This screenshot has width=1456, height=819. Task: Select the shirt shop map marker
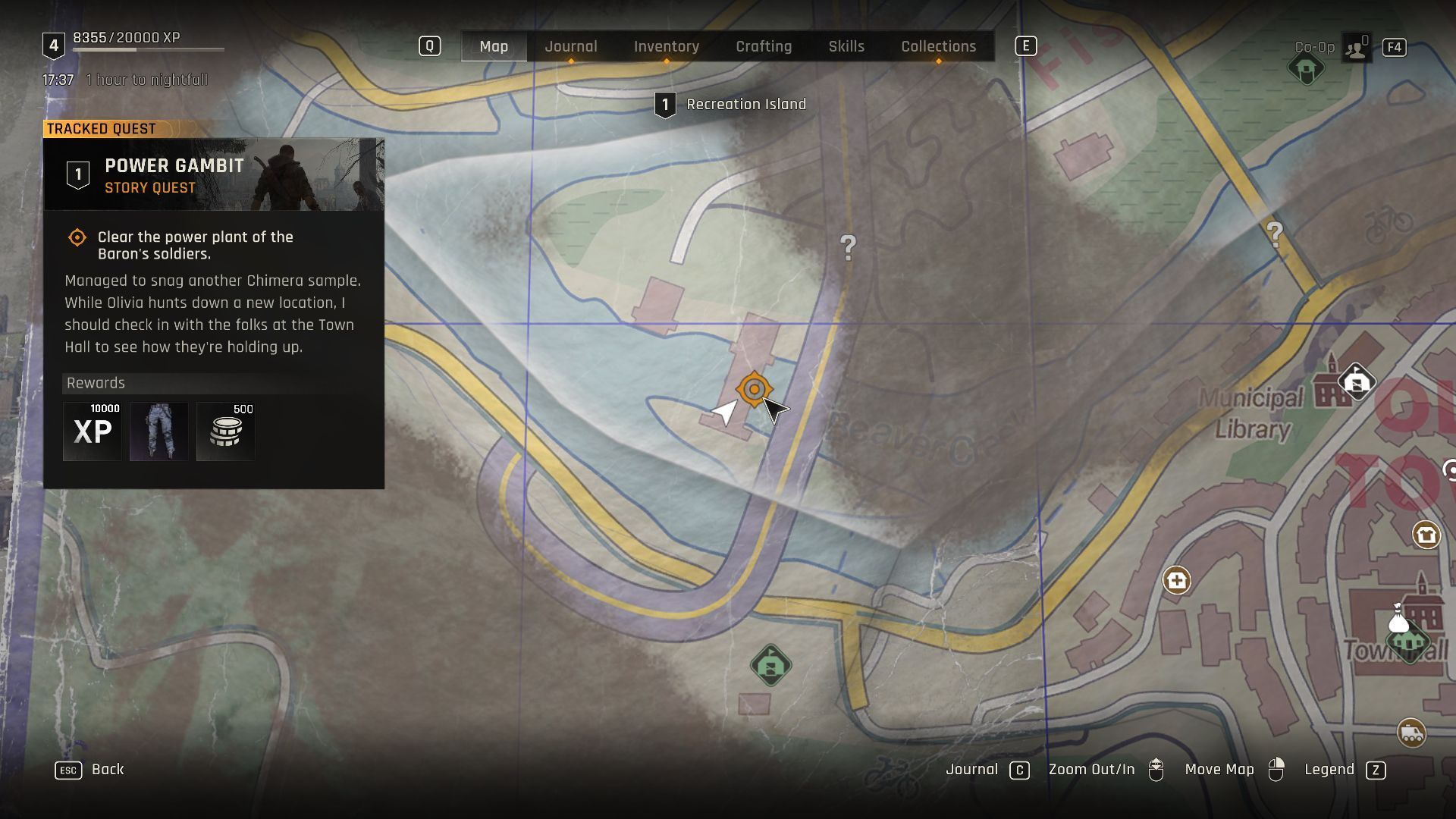coord(1426,535)
